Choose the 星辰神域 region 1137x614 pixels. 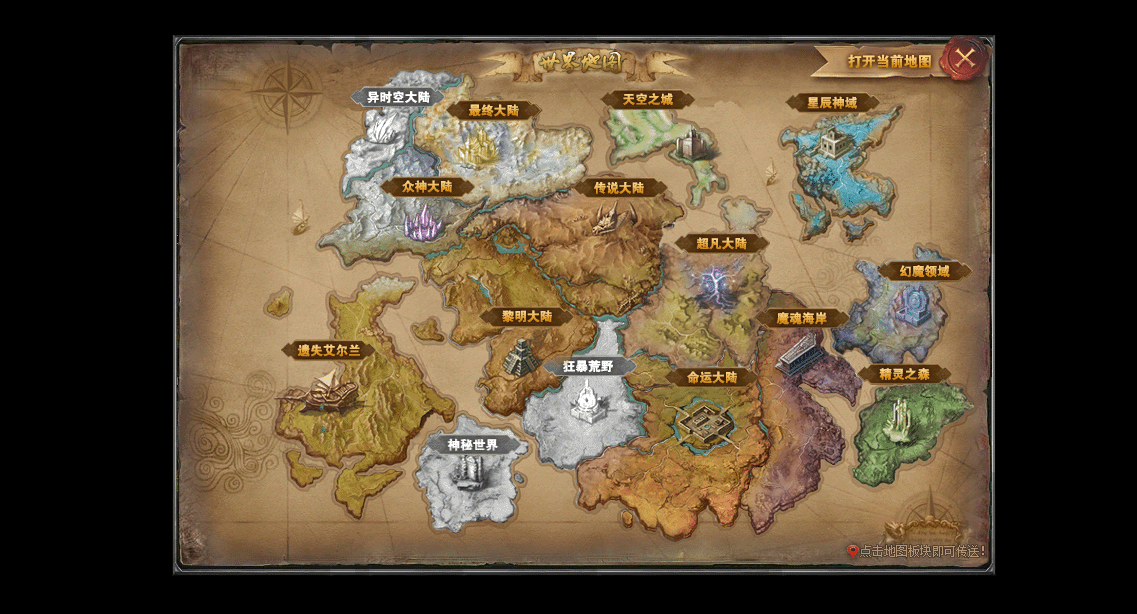(x=832, y=103)
